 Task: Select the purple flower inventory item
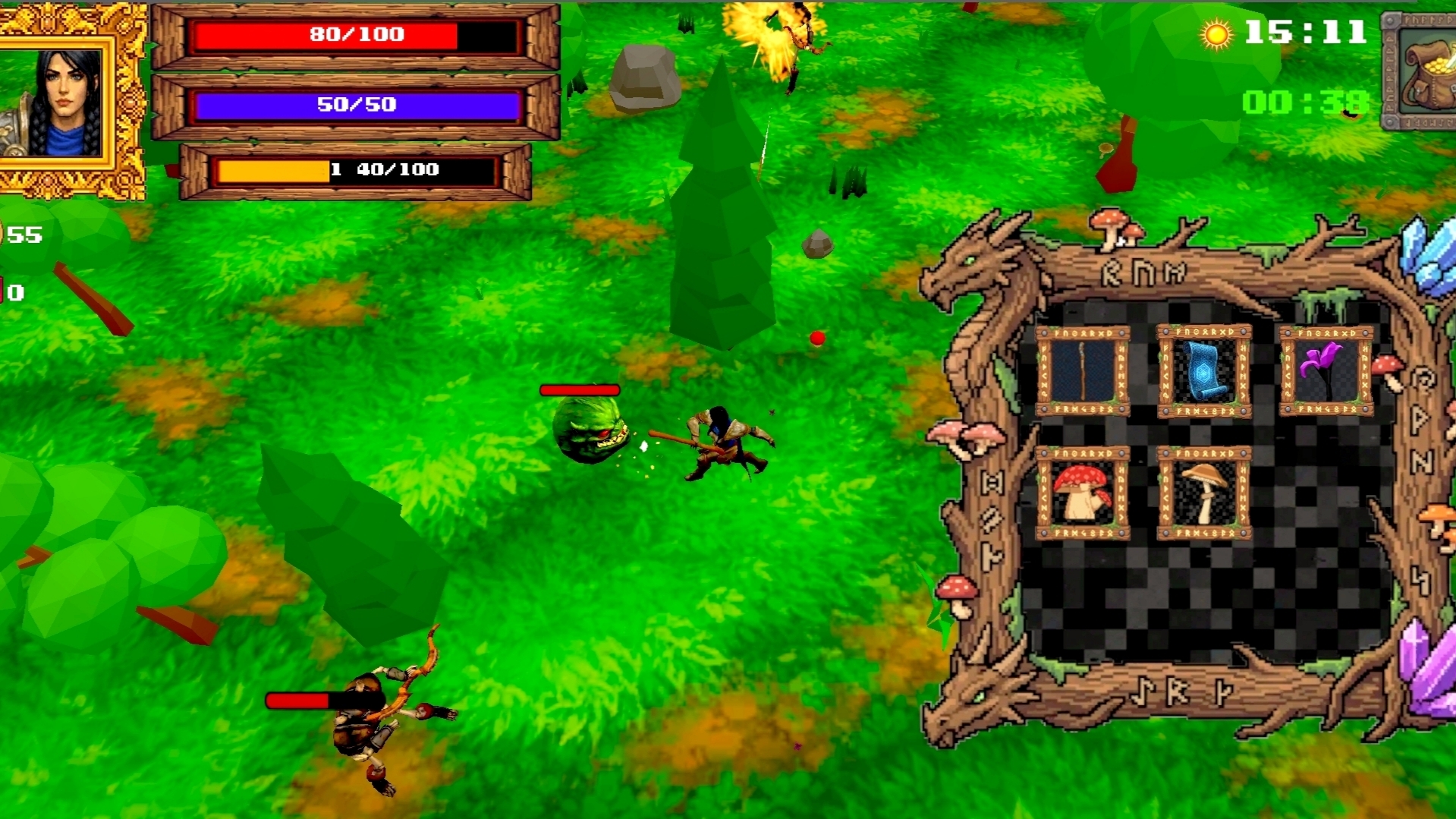[x=1328, y=370]
